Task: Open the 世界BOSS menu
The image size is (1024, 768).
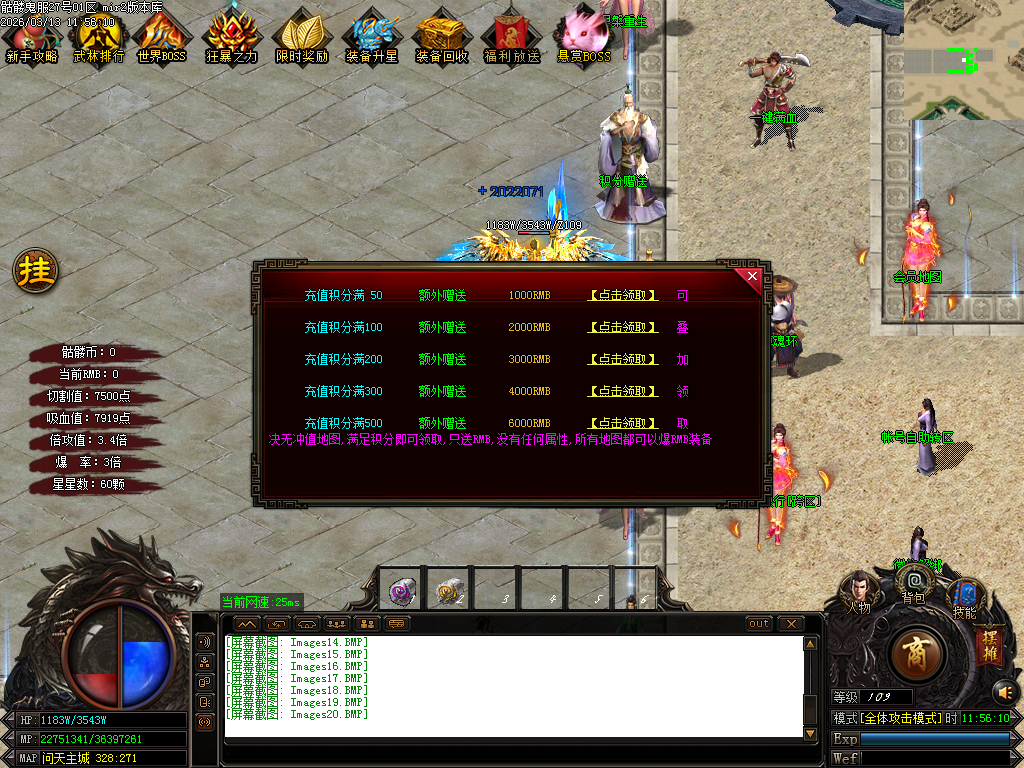Action: tap(162, 38)
